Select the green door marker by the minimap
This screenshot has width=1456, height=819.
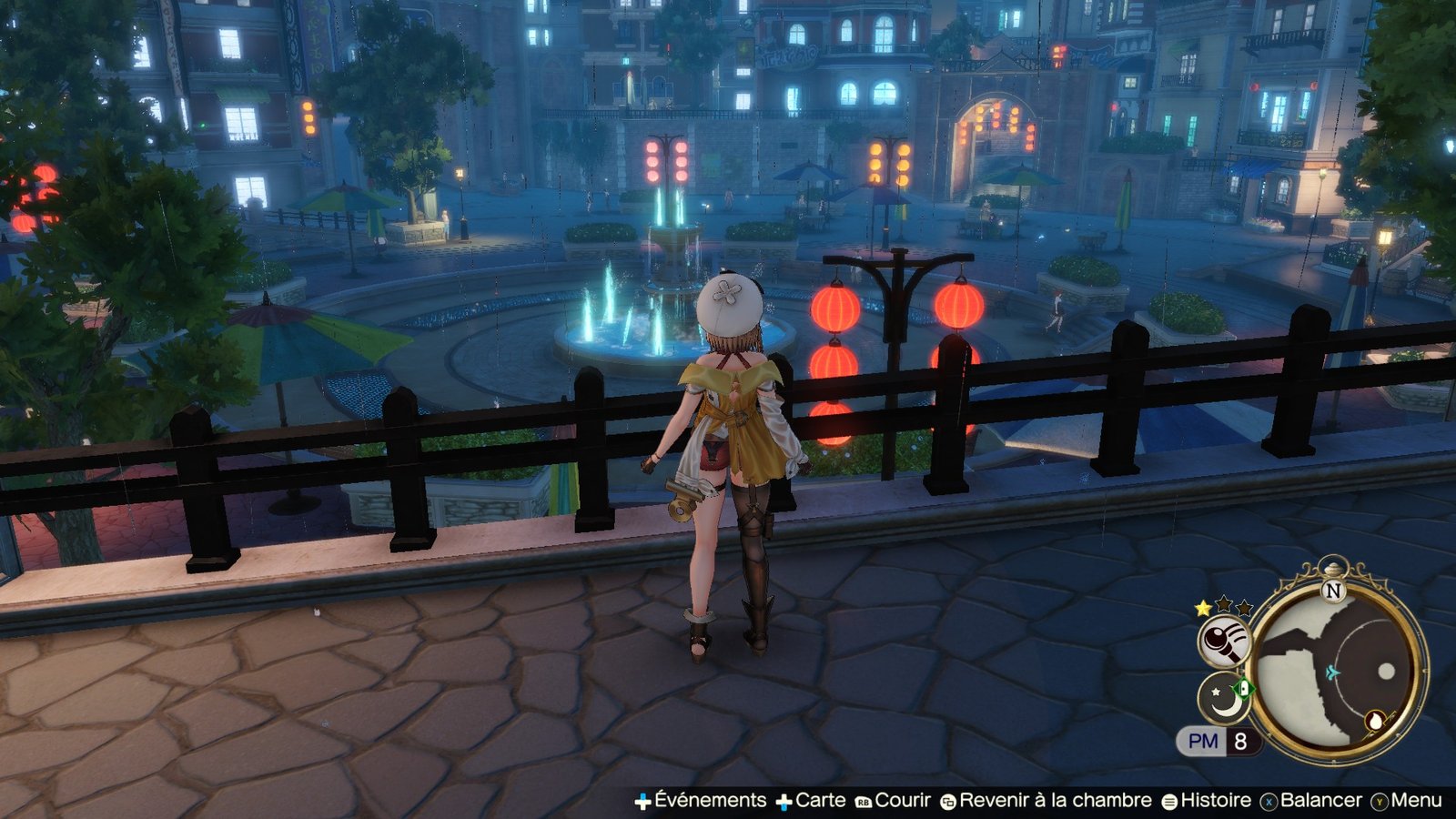tap(1242, 688)
